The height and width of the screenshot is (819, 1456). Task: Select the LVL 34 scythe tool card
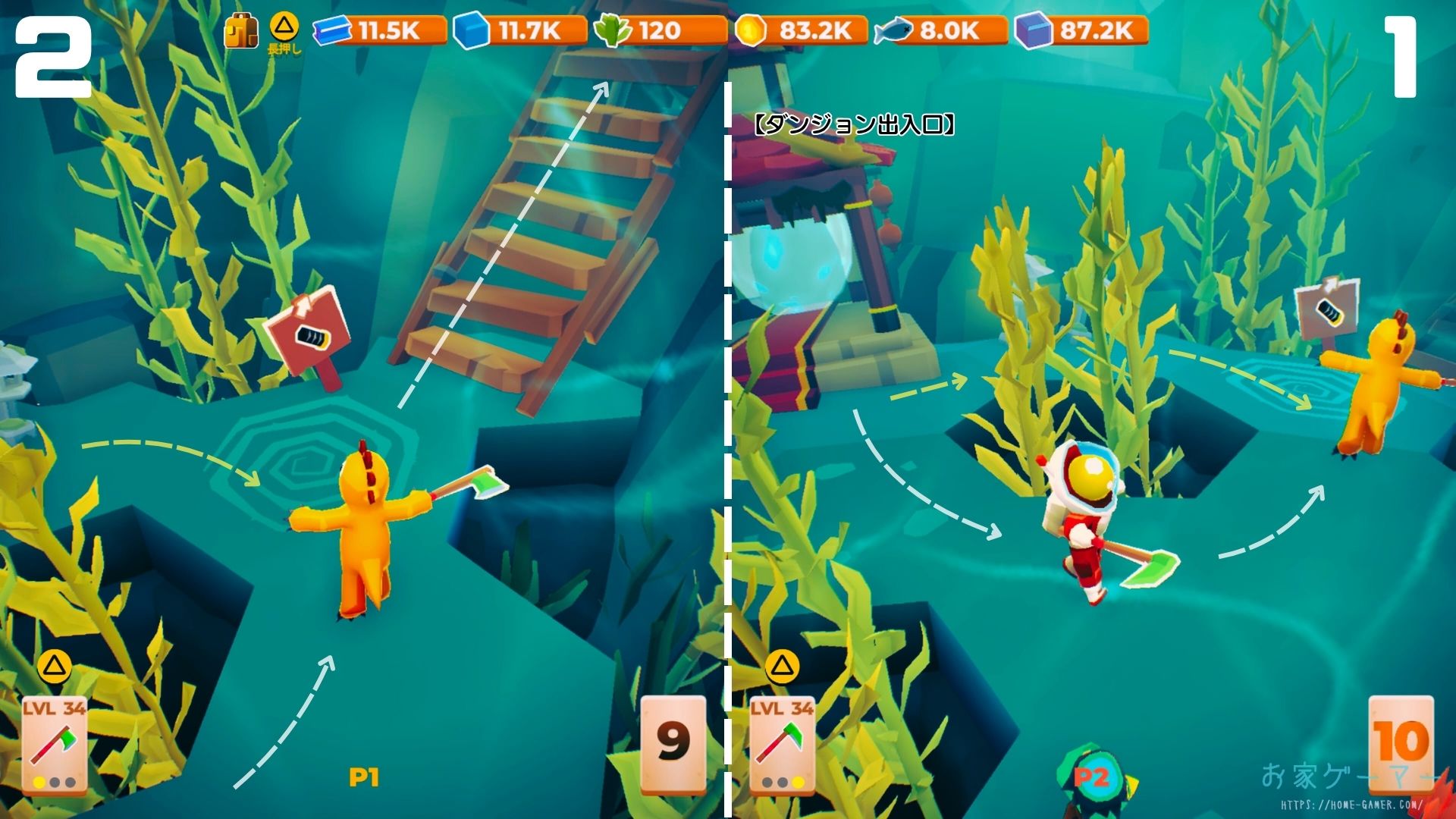(782, 744)
